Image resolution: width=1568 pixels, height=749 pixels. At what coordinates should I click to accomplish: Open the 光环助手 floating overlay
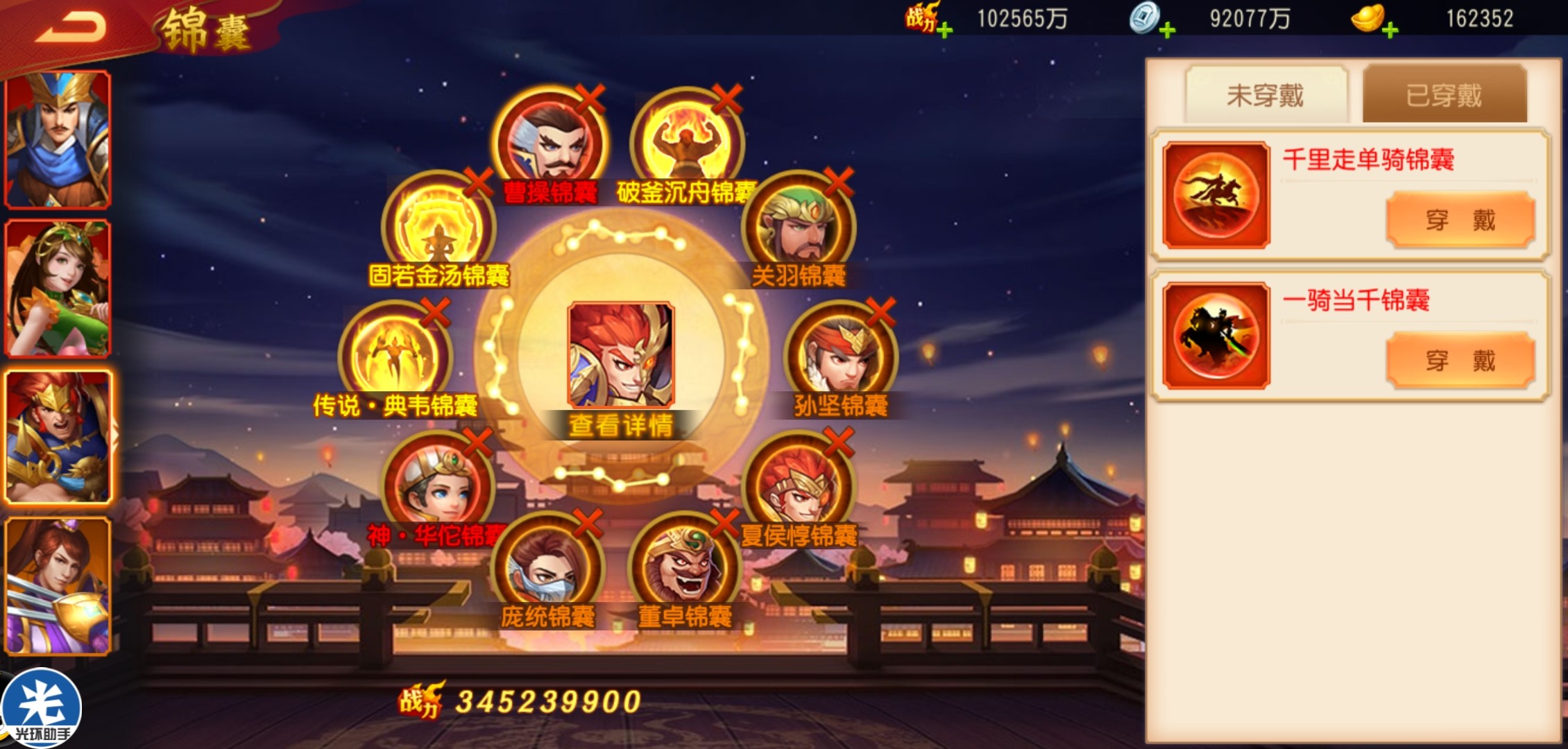tap(42, 709)
